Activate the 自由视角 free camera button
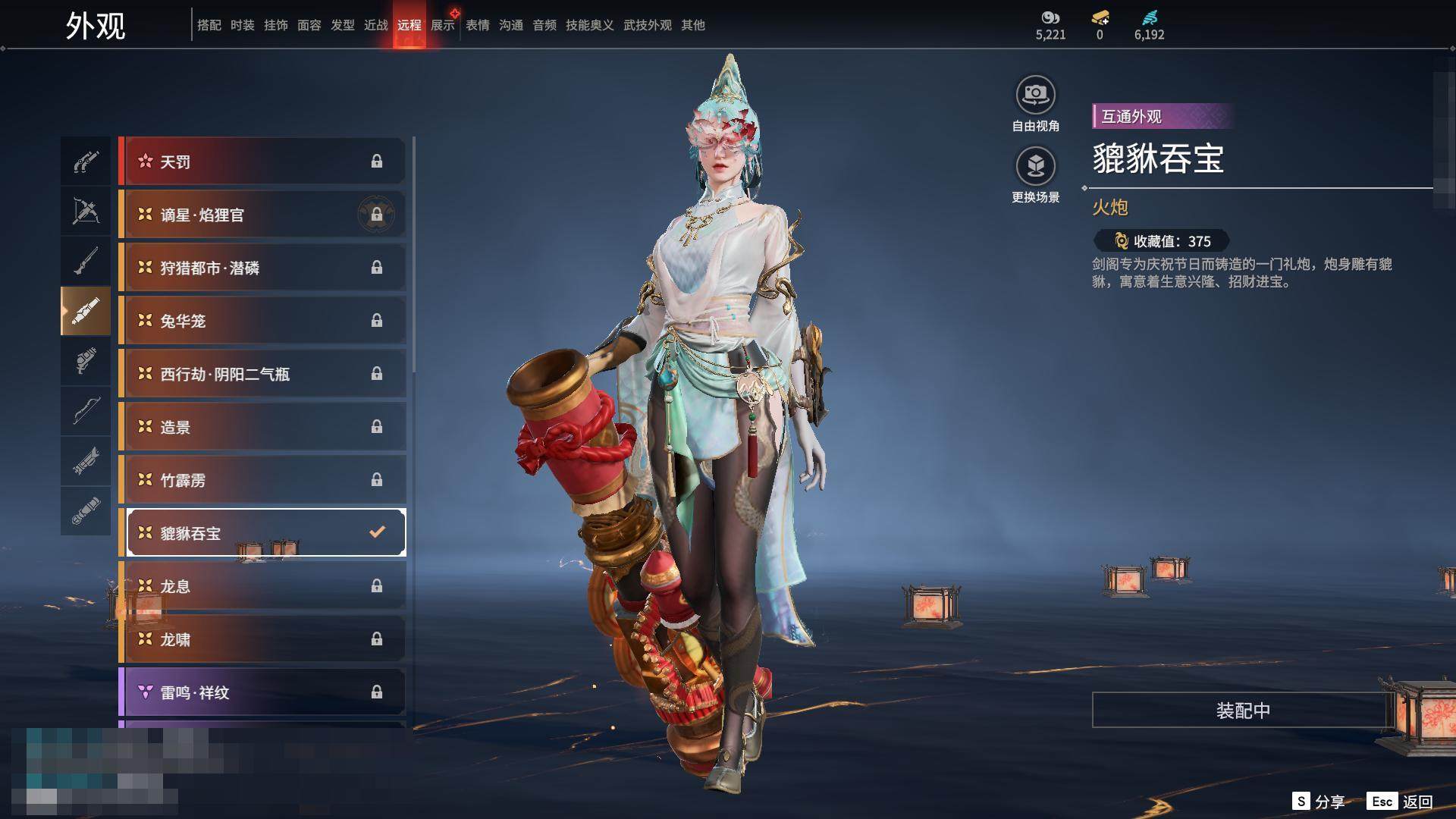Viewport: 1456px width, 819px height. point(1035,96)
